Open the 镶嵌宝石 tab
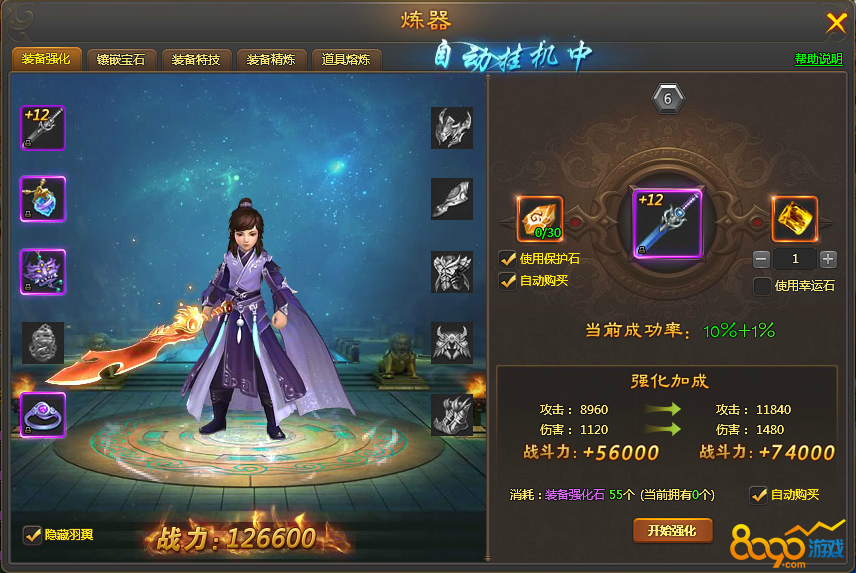Image resolution: width=856 pixels, height=573 pixels. pyautogui.click(x=121, y=60)
